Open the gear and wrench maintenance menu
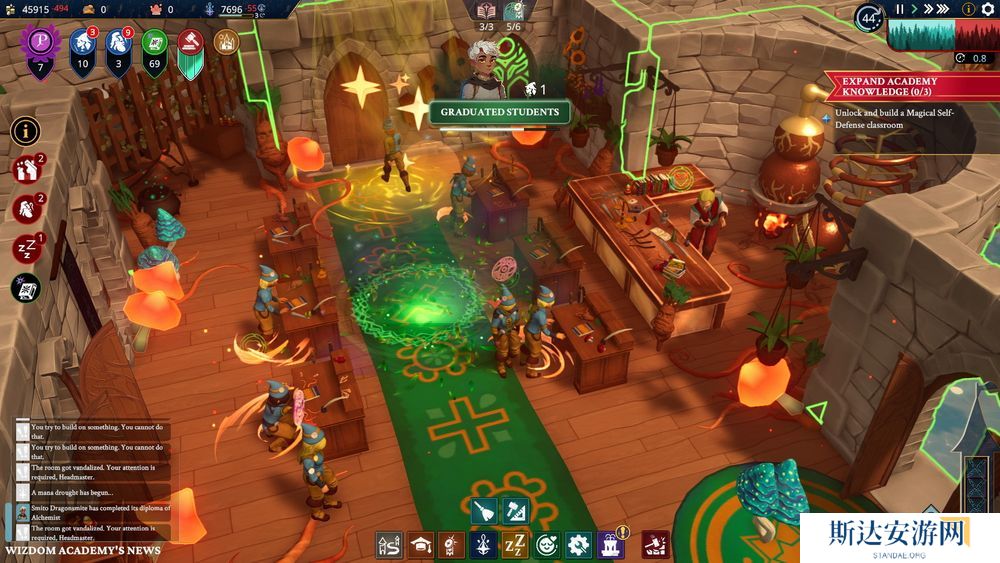 [x=578, y=545]
